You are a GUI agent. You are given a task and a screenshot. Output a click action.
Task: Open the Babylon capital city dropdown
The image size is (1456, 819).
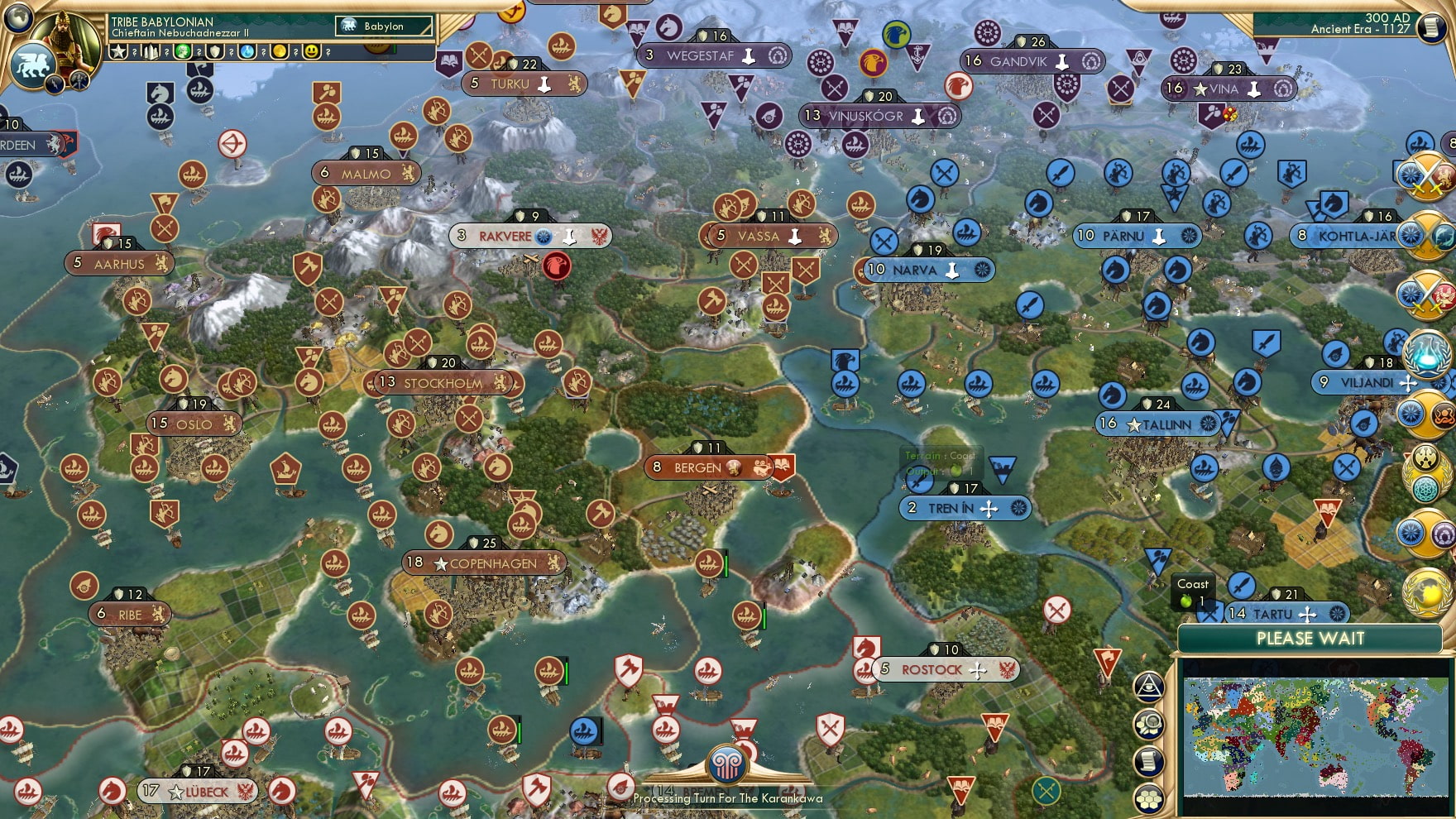[x=385, y=26]
